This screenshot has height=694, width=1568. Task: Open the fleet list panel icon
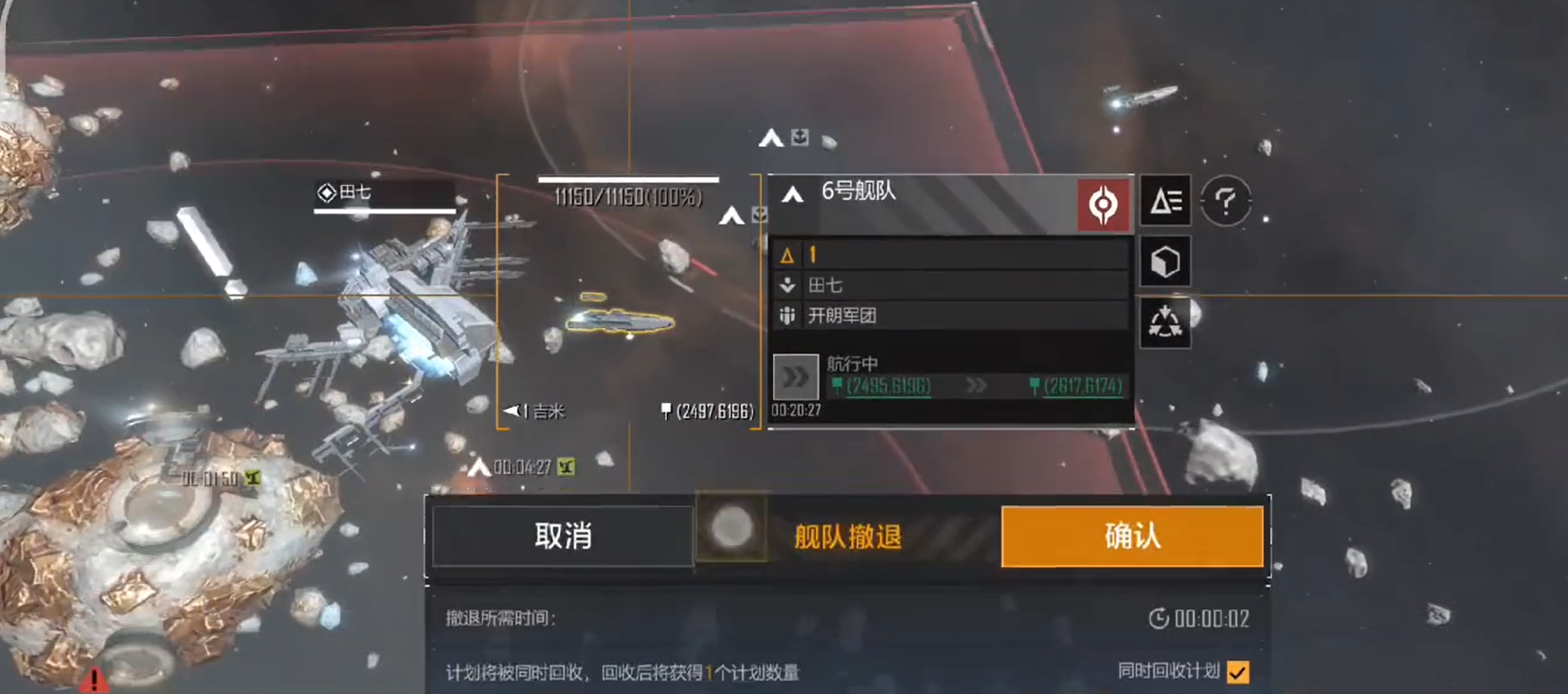point(1165,201)
